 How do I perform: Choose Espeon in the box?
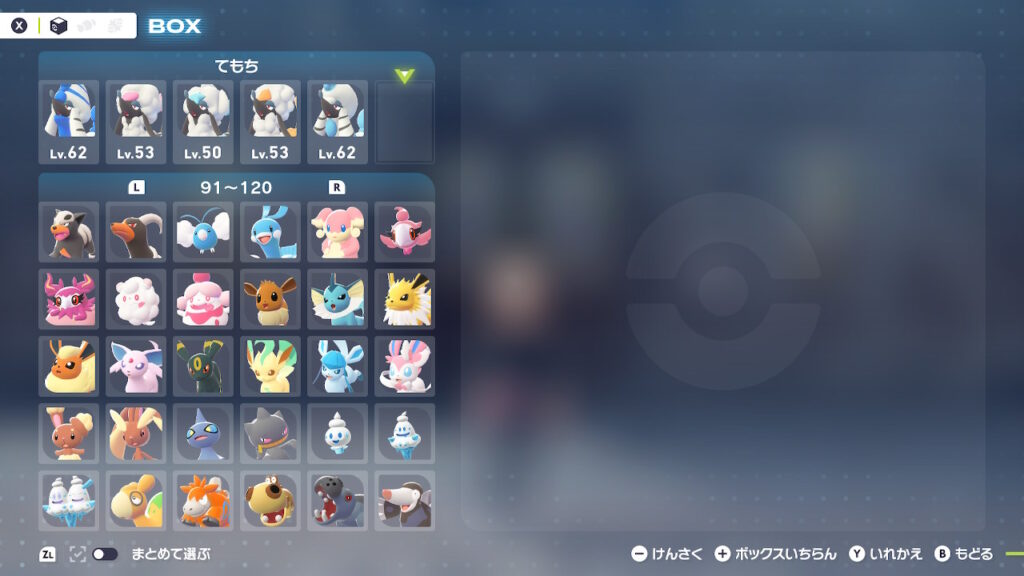click(x=136, y=366)
